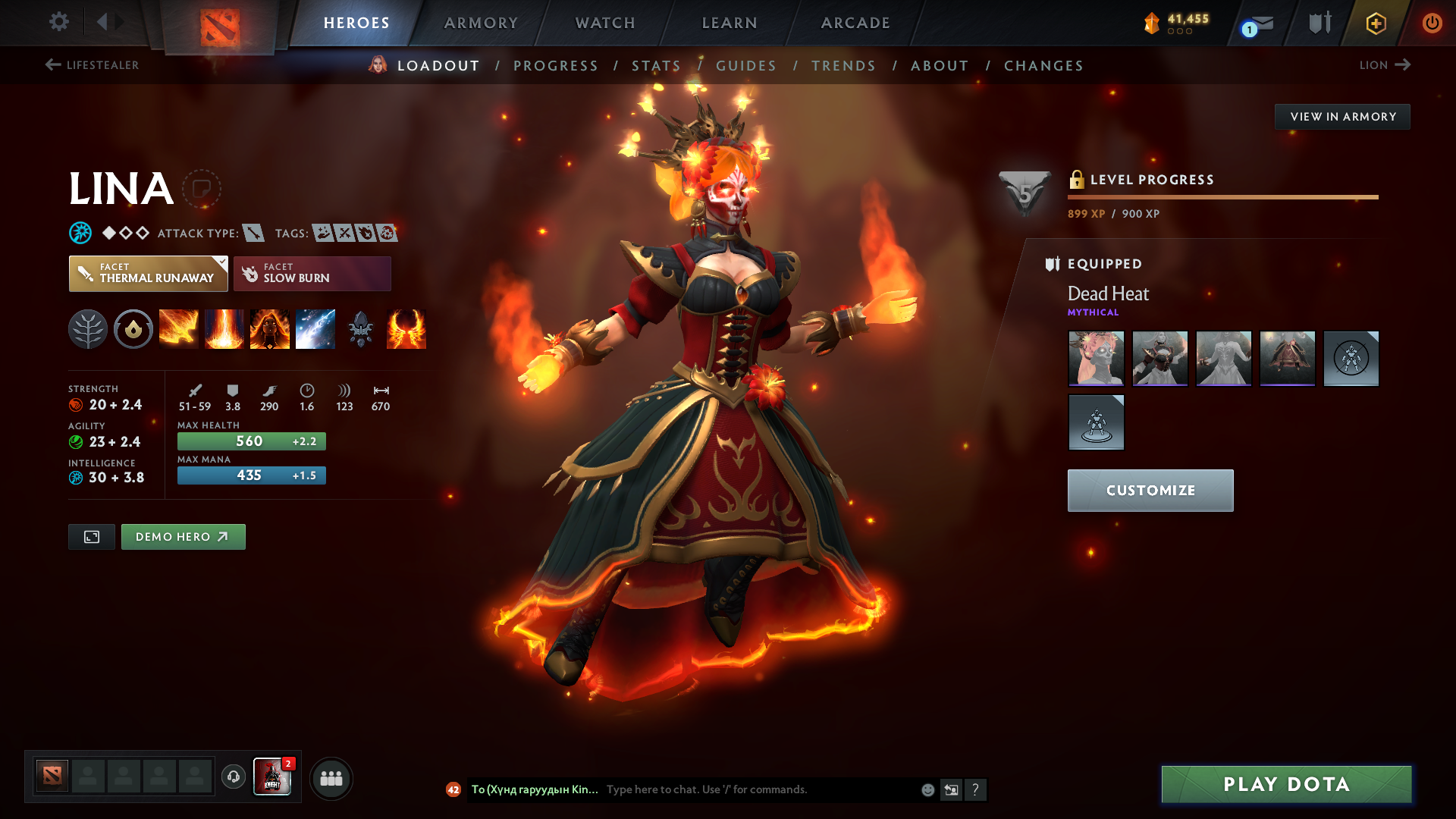Launch Demo Hero mode
Viewport: 1456px width, 819px height.
pyautogui.click(x=183, y=537)
